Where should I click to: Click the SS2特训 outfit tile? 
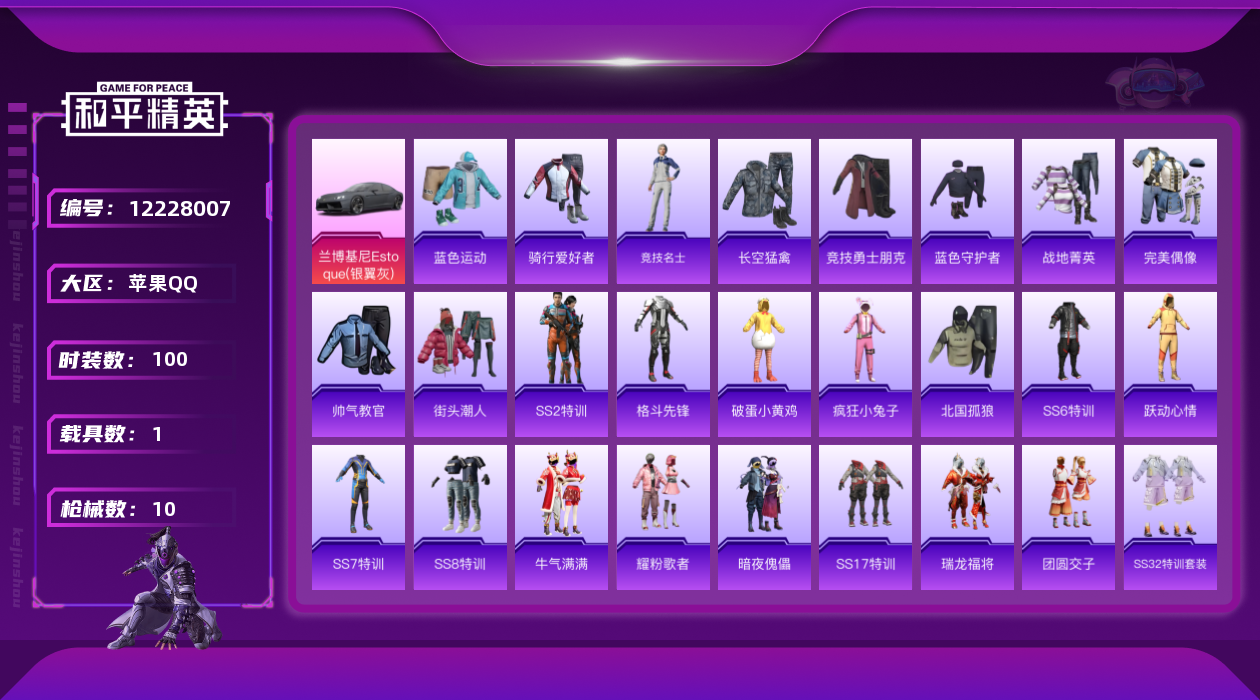point(561,364)
